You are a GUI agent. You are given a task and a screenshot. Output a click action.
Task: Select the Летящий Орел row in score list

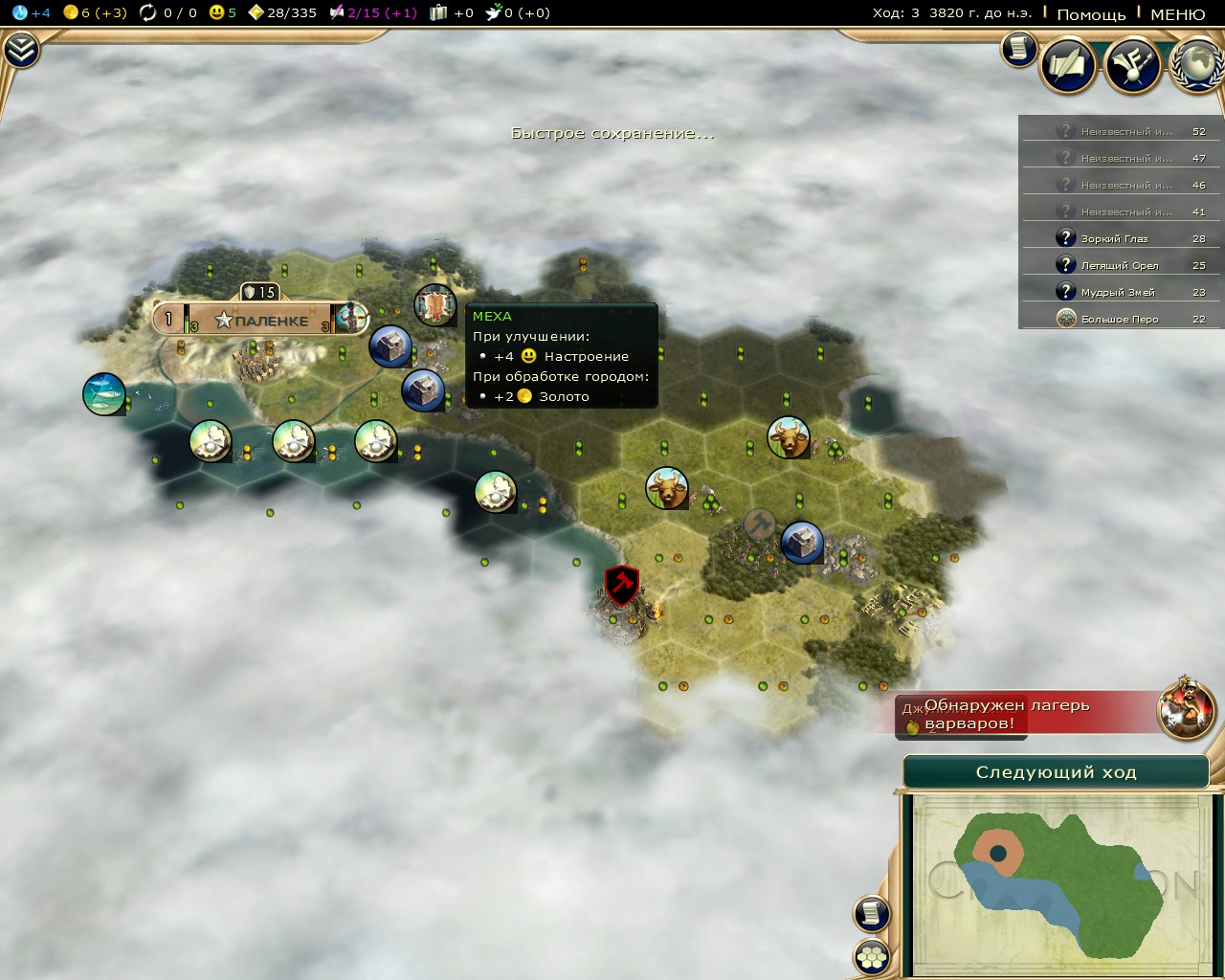tap(1122, 265)
